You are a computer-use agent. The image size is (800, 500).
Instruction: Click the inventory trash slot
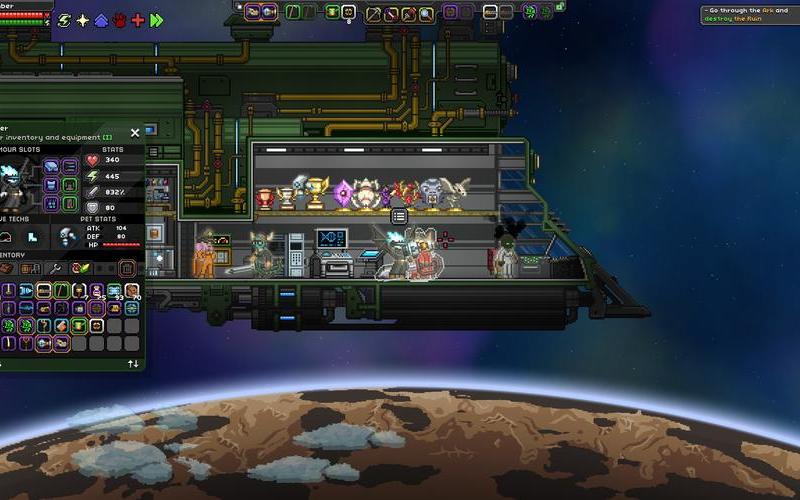(126, 268)
